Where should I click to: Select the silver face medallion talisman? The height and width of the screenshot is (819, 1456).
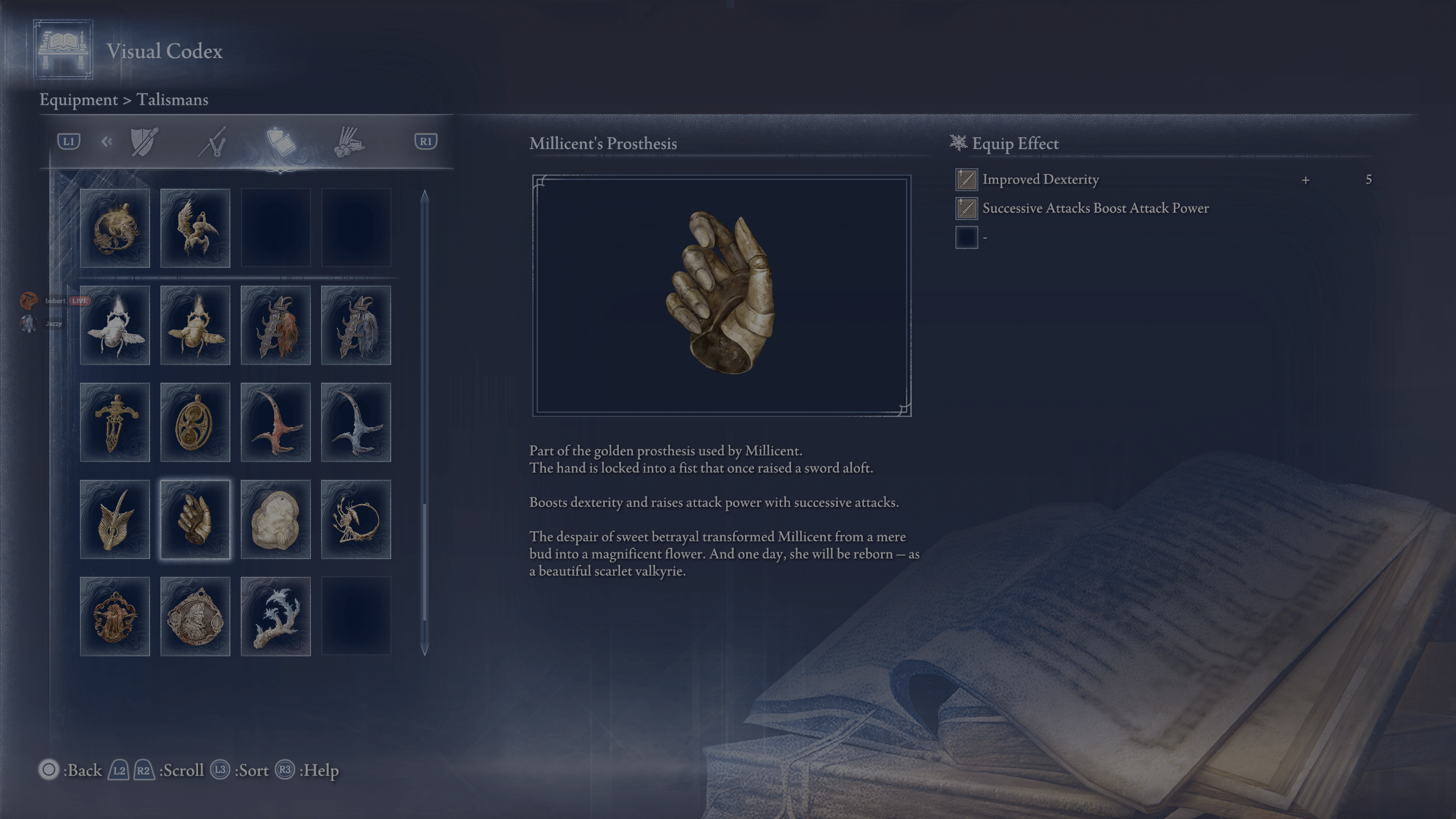click(x=195, y=617)
